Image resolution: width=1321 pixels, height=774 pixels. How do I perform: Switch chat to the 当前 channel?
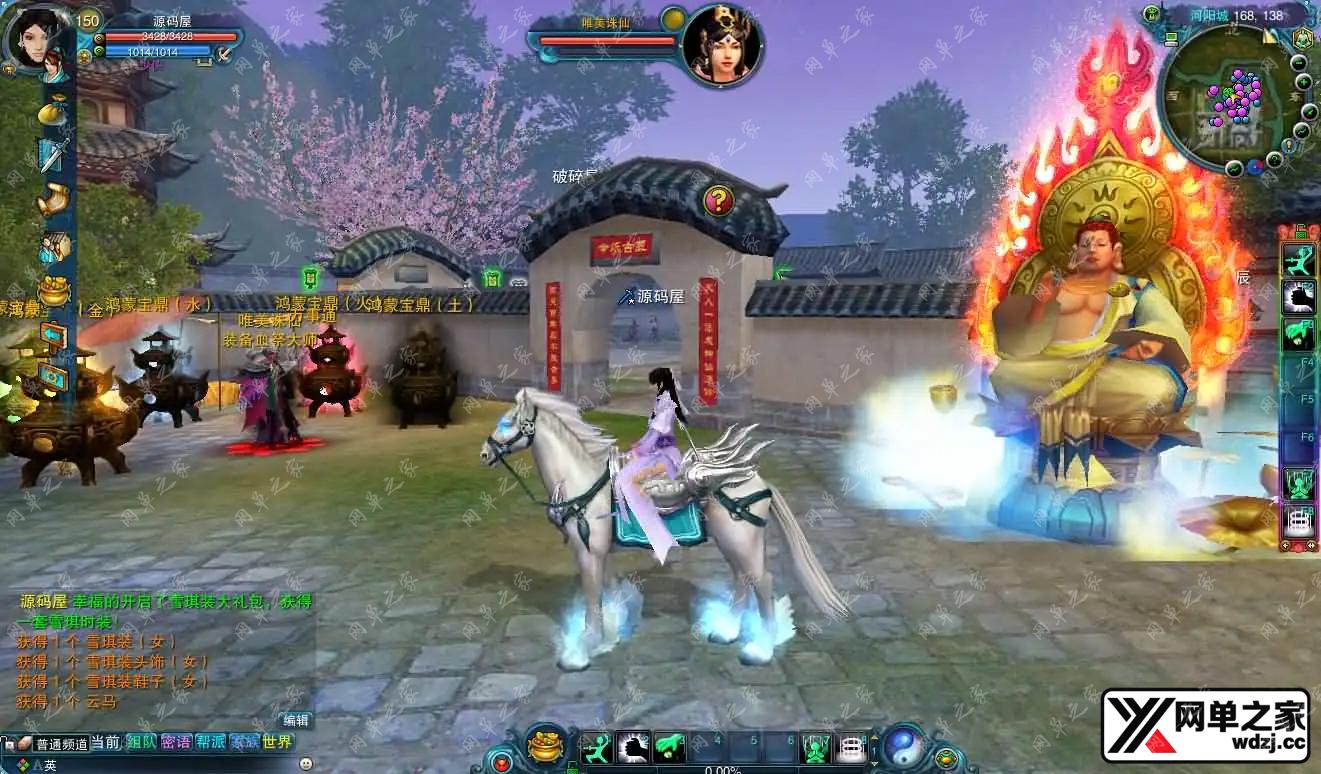pos(105,742)
